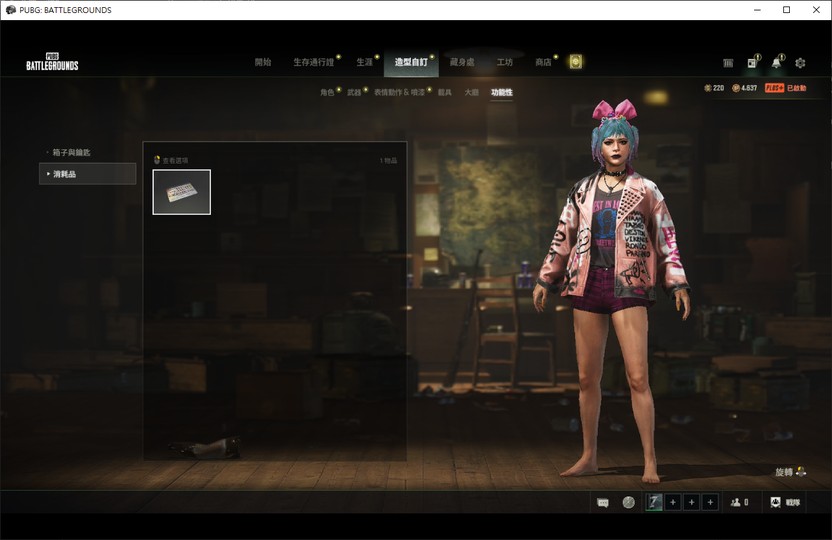Viewport: 832px width, 540px height.
Task: Open the settings gear icon
Action: (800, 63)
